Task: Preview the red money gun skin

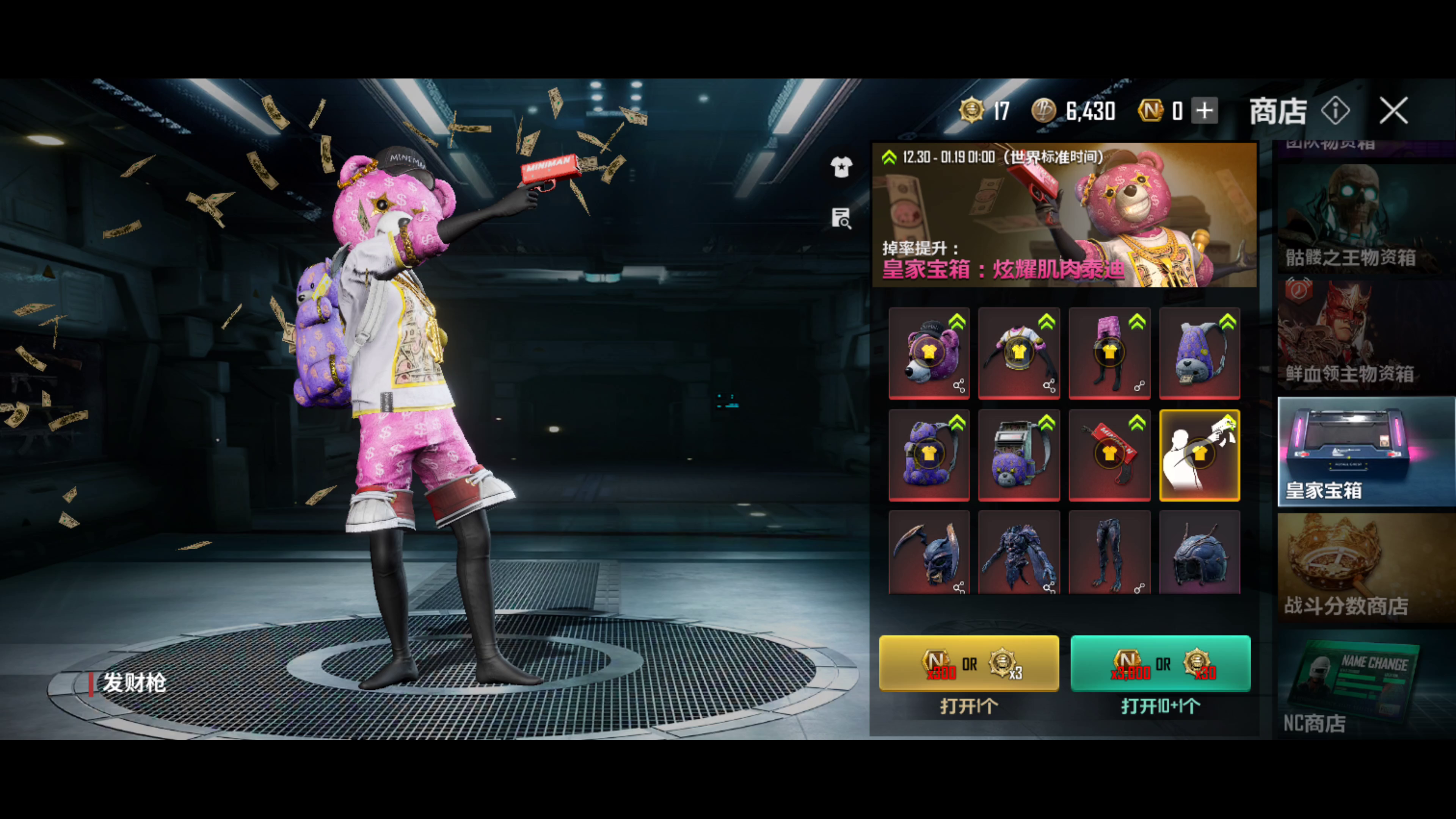Action: (1109, 455)
